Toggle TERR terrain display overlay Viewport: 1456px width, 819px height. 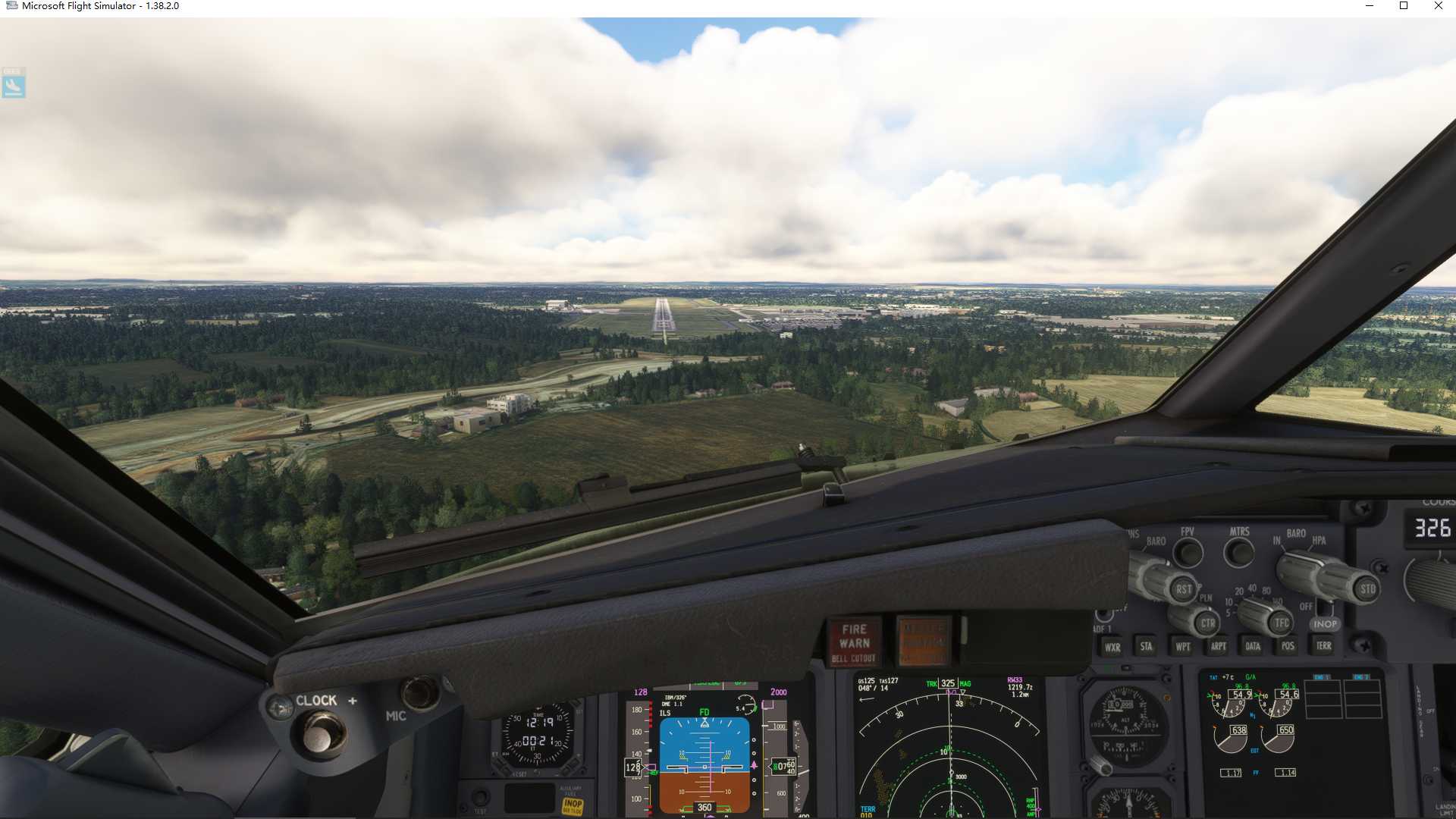click(1324, 646)
